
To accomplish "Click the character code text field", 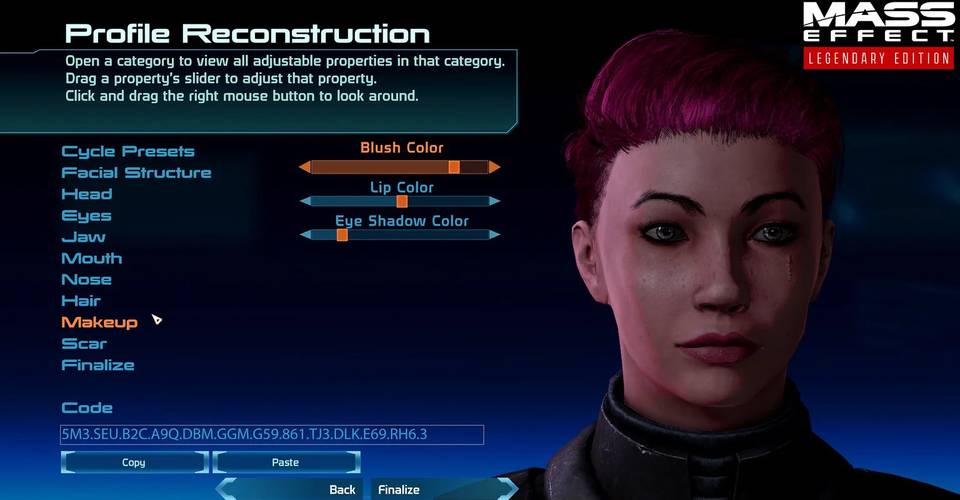I will click(271, 434).
